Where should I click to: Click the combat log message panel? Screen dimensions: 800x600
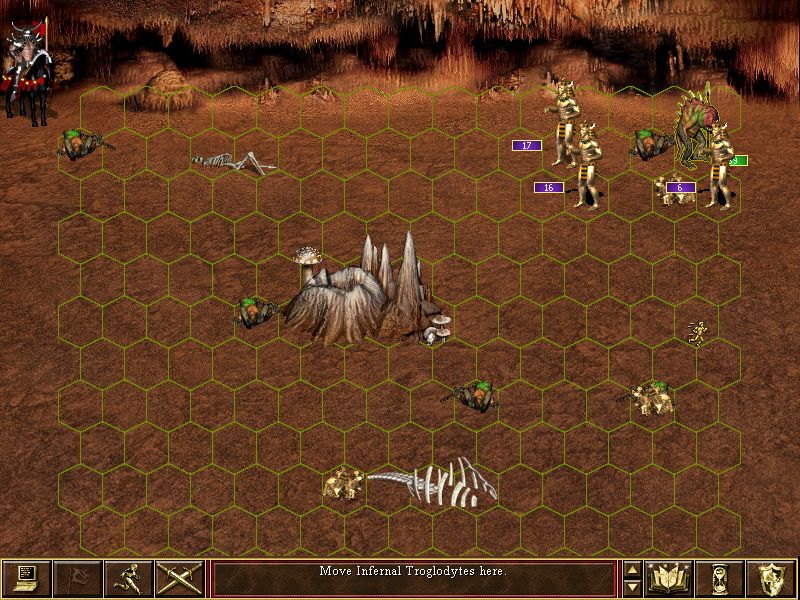tap(413, 578)
